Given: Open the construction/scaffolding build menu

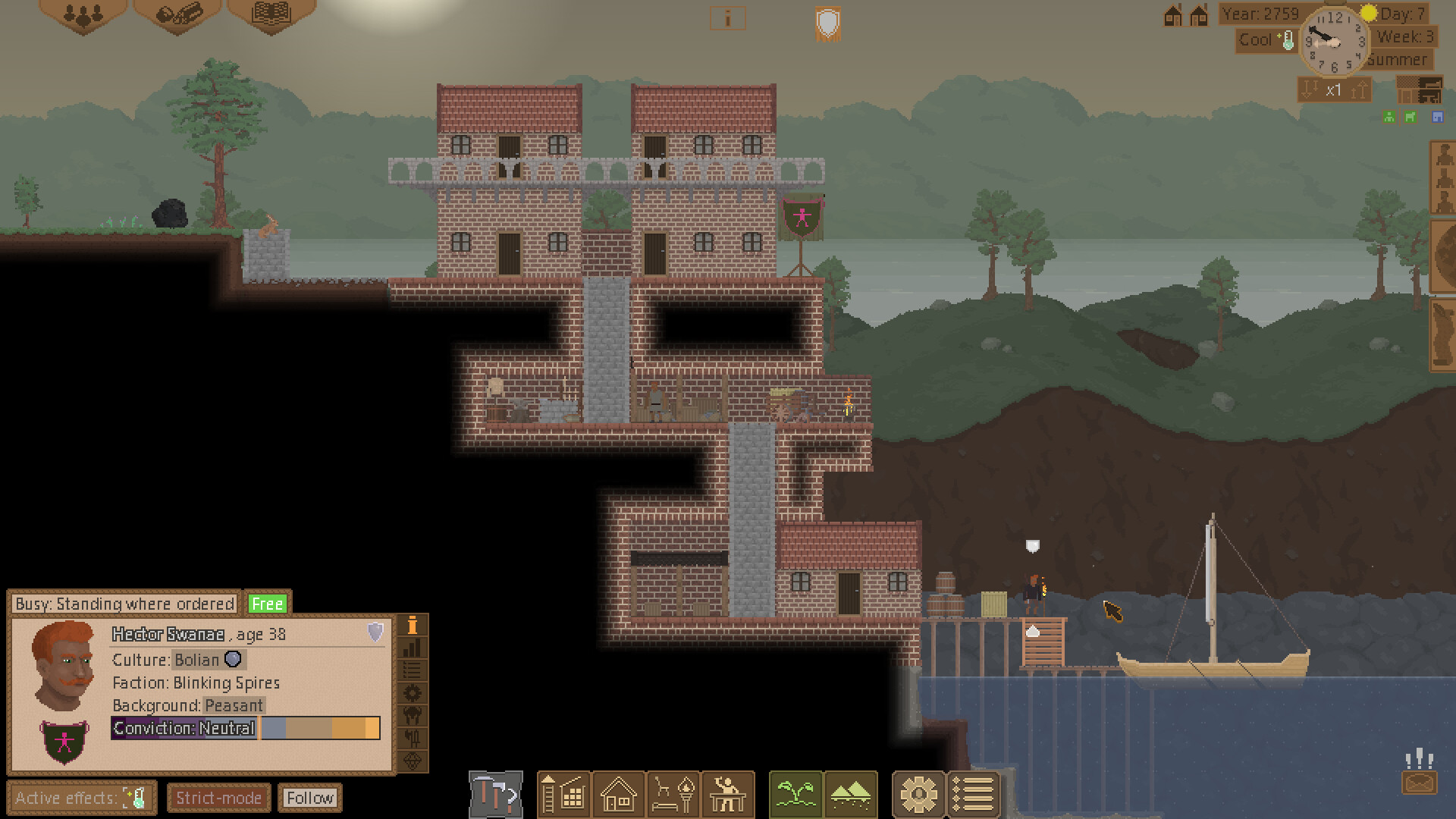Looking at the screenshot, I should pos(564,794).
